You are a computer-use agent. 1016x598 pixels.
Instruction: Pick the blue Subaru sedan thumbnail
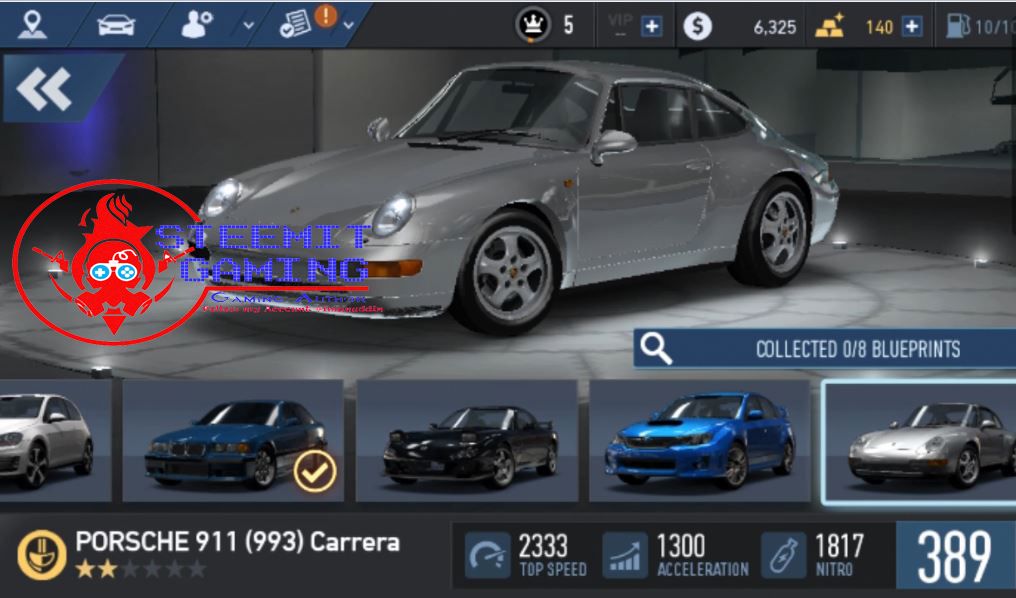click(x=699, y=440)
